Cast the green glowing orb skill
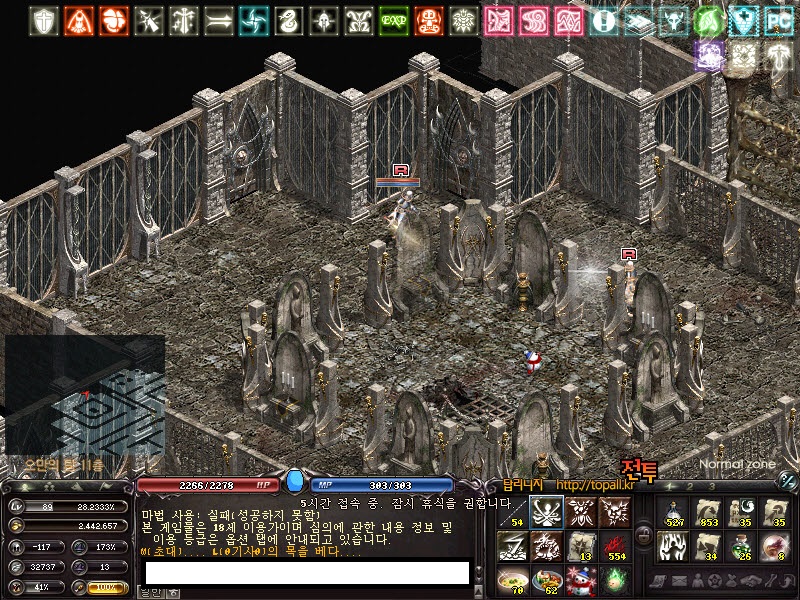This screenshot has width=800, height=600. click(x=614, y=580)
